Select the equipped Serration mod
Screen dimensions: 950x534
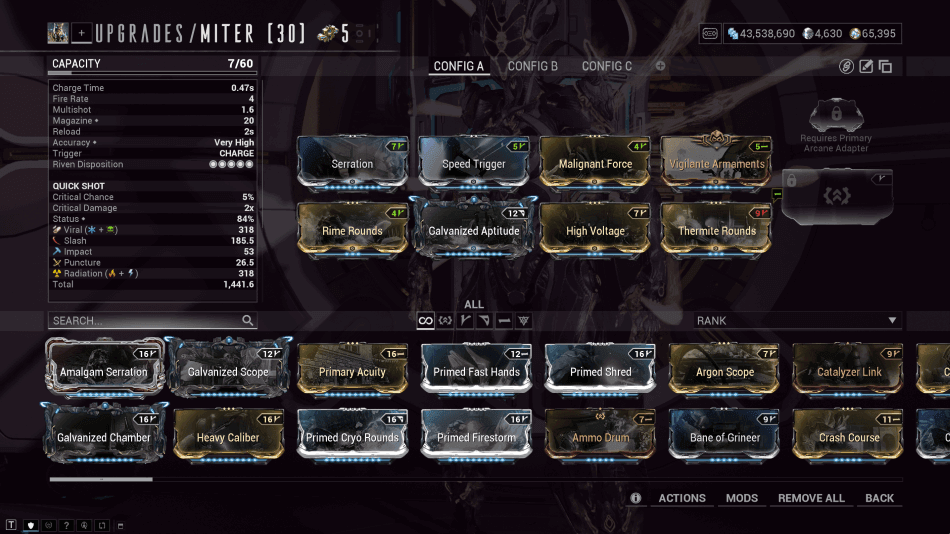(352, 162)
